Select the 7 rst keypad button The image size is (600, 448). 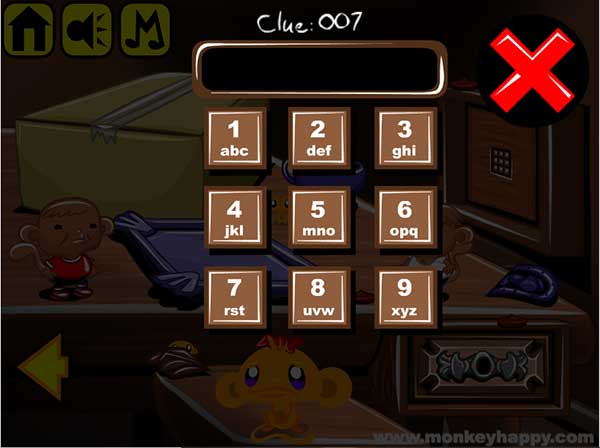point(236,297)
